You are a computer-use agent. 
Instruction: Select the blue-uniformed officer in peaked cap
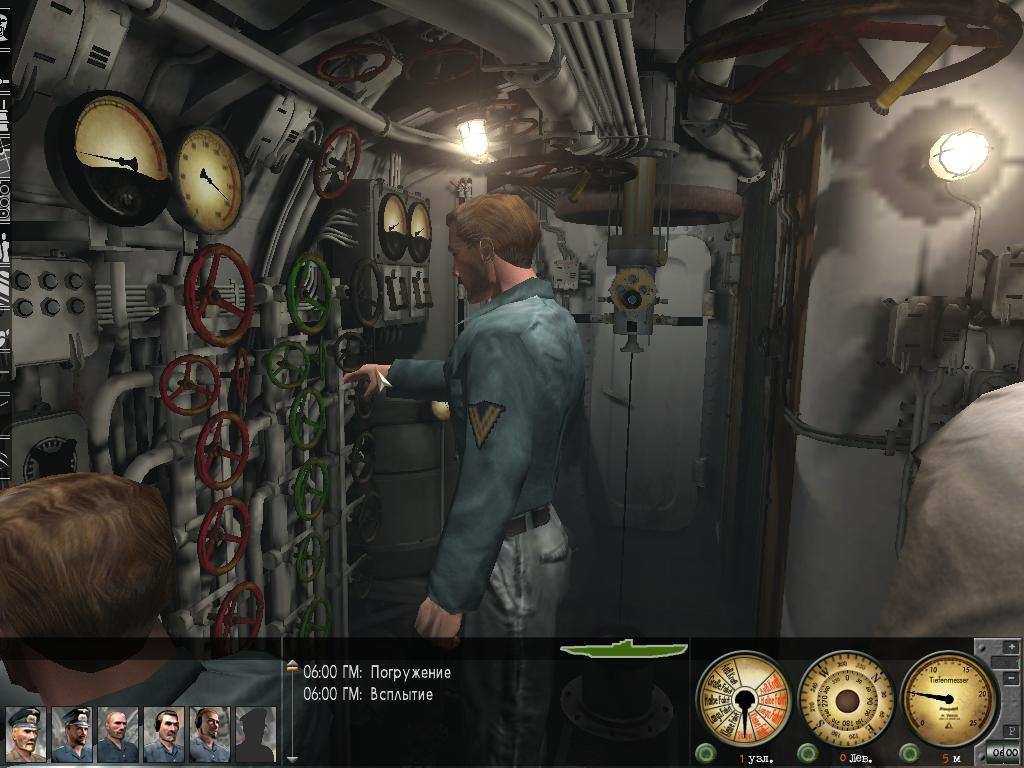72,735
